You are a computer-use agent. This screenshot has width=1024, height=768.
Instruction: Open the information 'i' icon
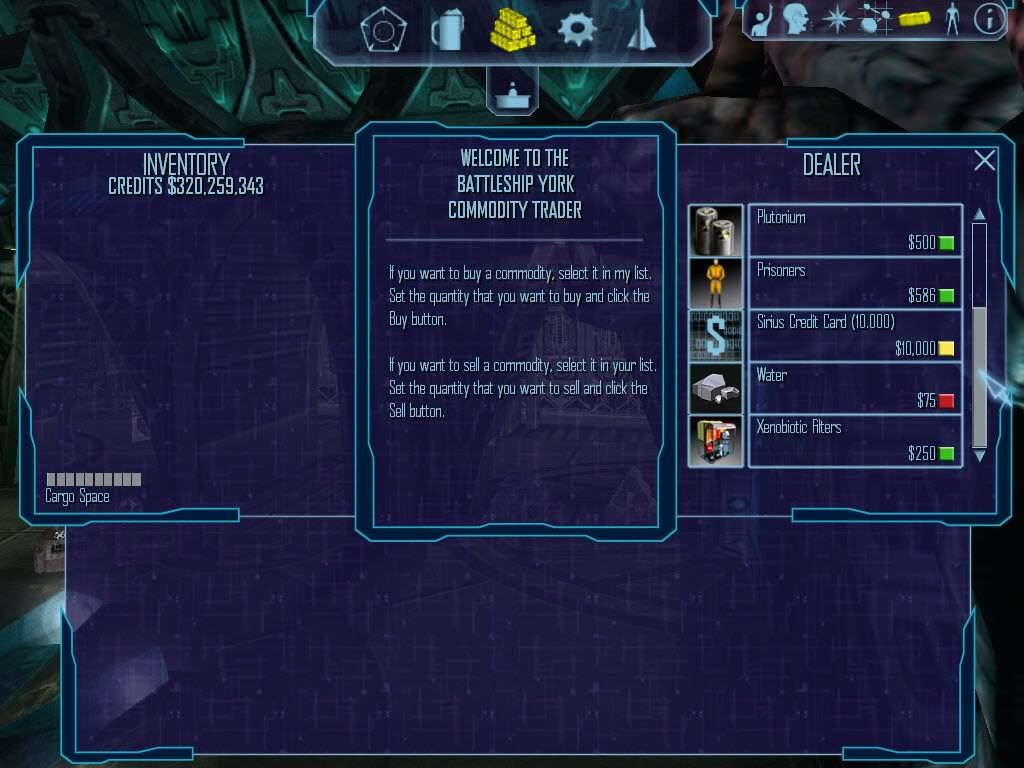989,19
